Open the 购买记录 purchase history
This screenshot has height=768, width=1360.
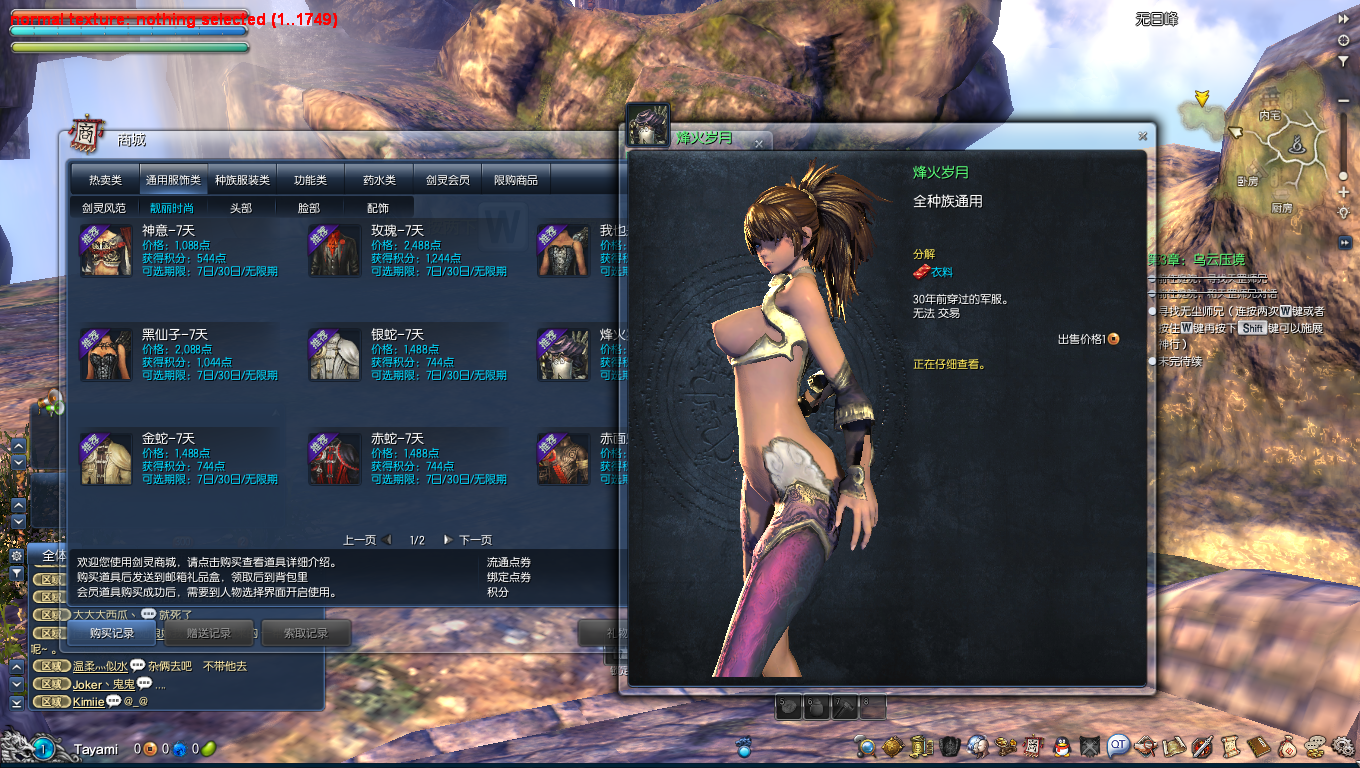tap(112, 633)
